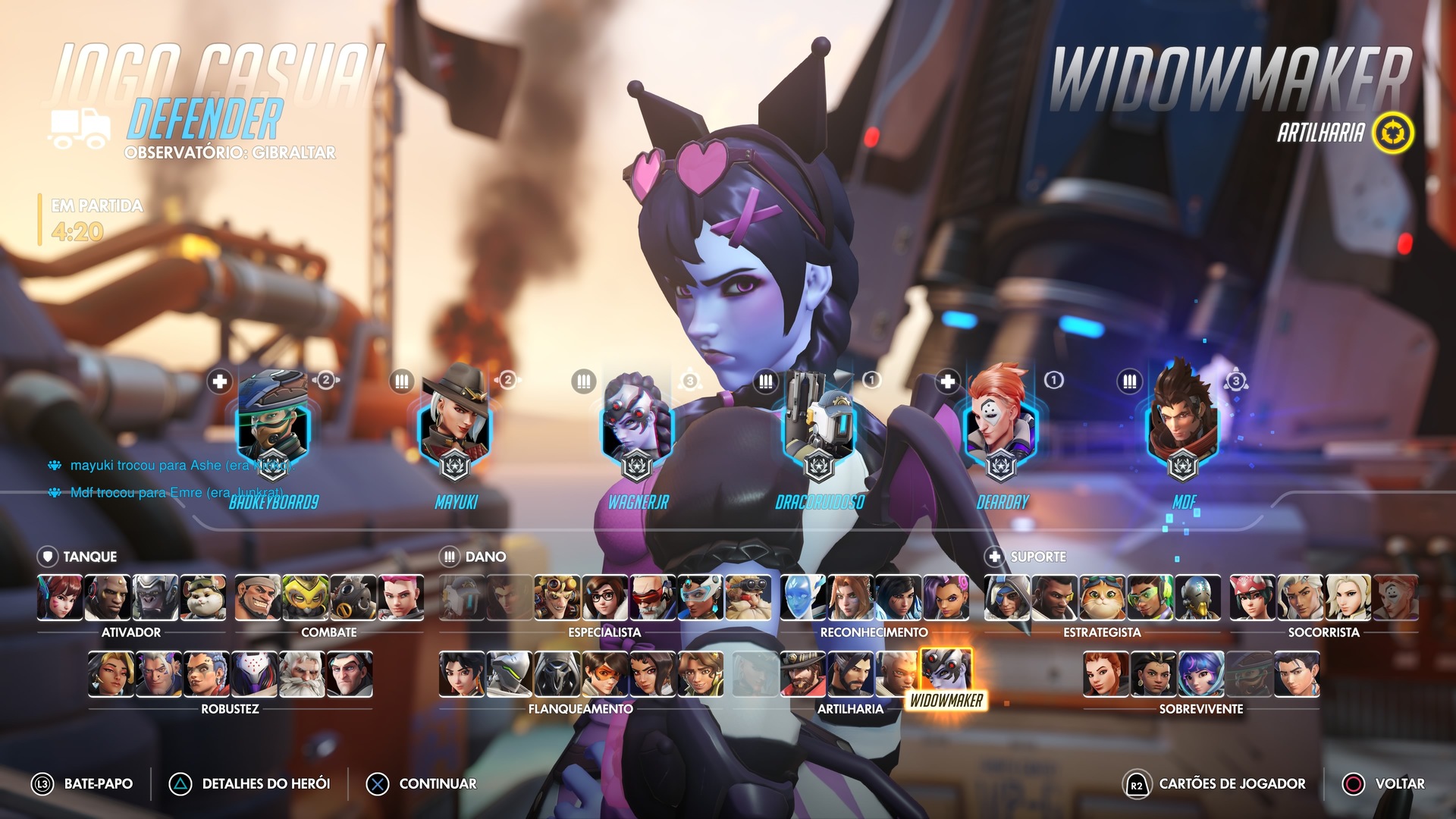
Task: Select the D.Va hero portrait
Action: coord(60,598)
